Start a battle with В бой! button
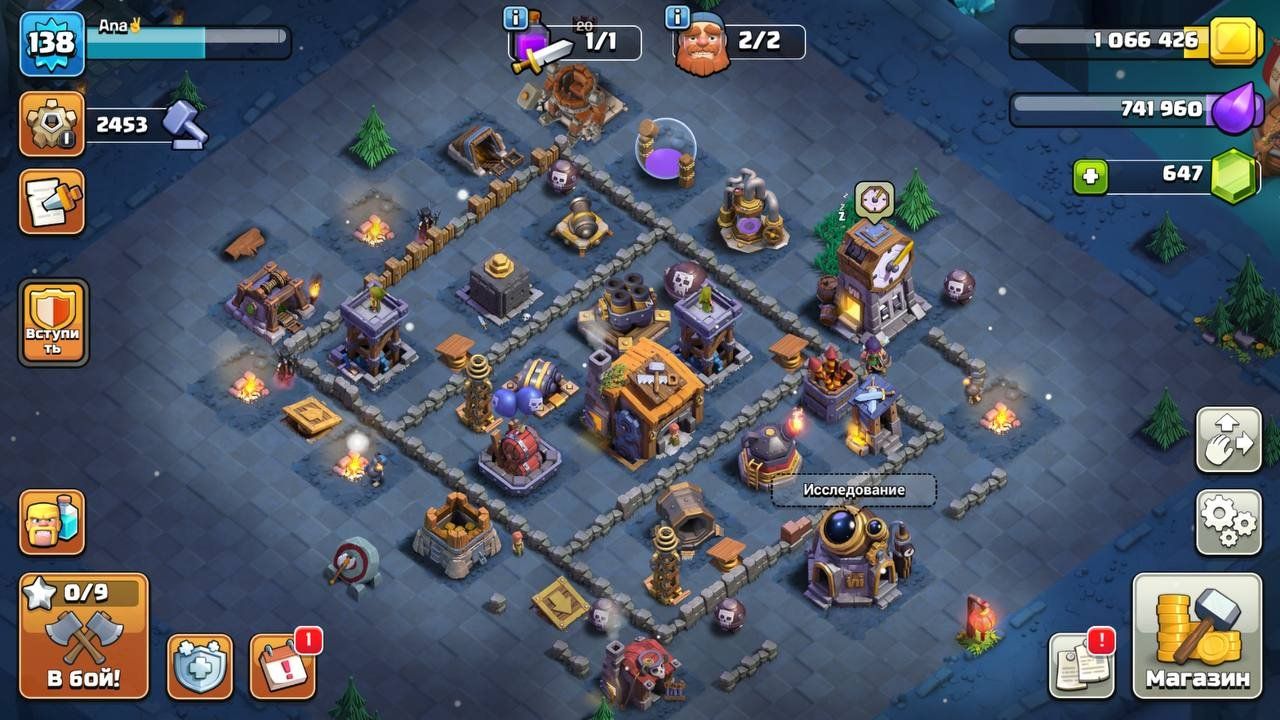1280x720 pixels. pos(84,636)
